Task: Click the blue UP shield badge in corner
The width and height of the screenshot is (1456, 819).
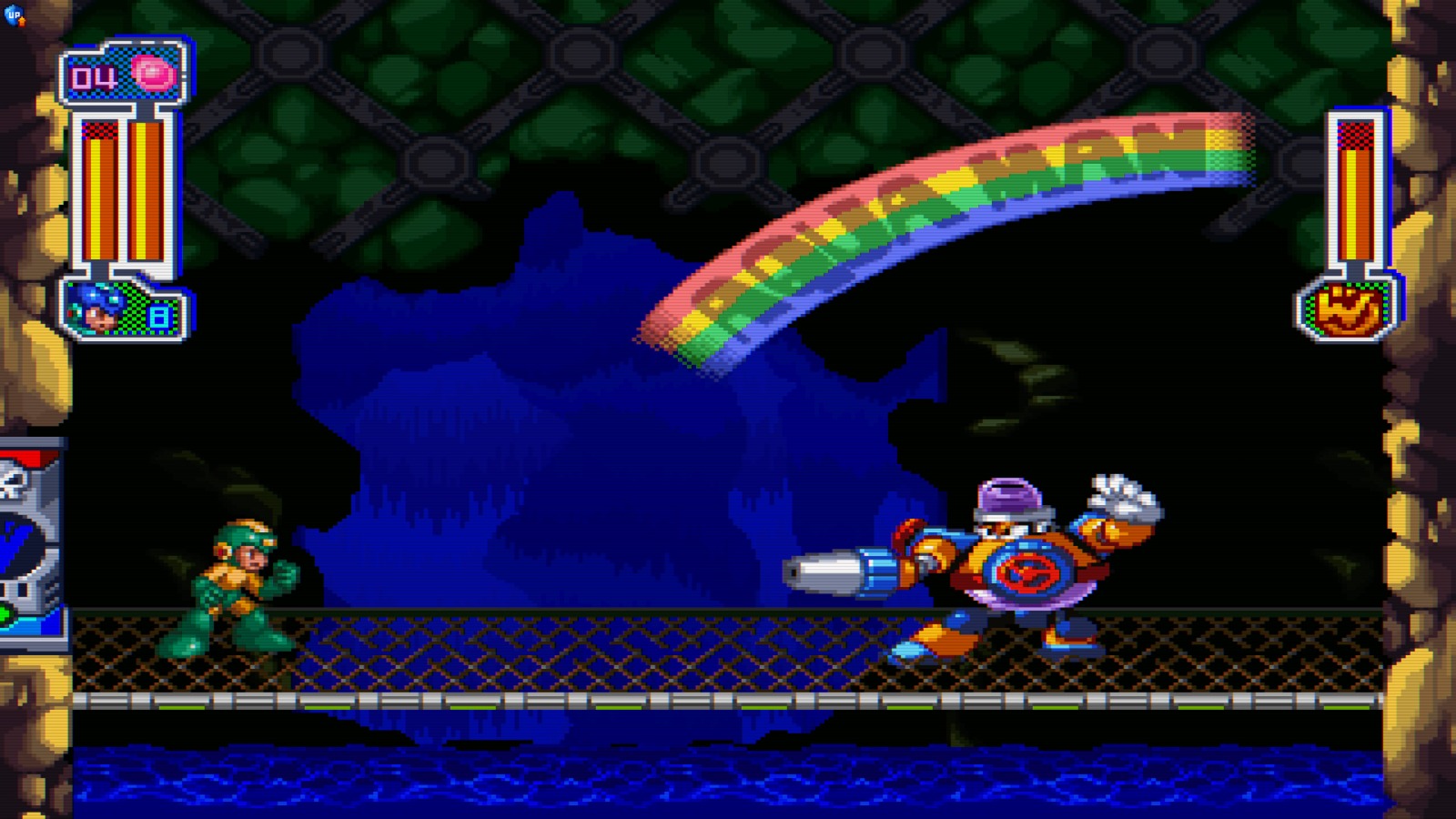Action: click(13, 15)
